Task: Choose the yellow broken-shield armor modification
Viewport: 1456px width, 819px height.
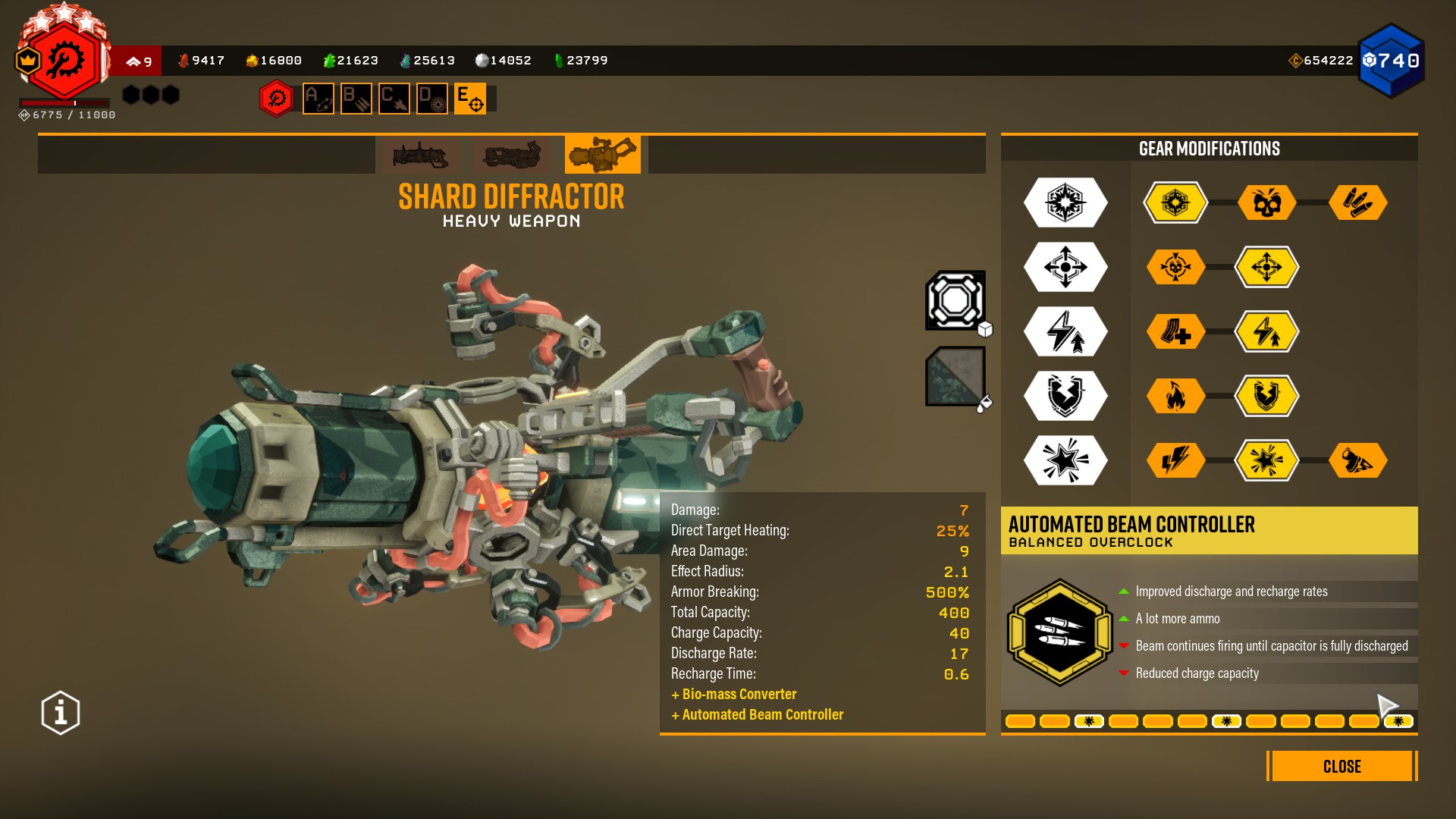Action: point(1266,396)
